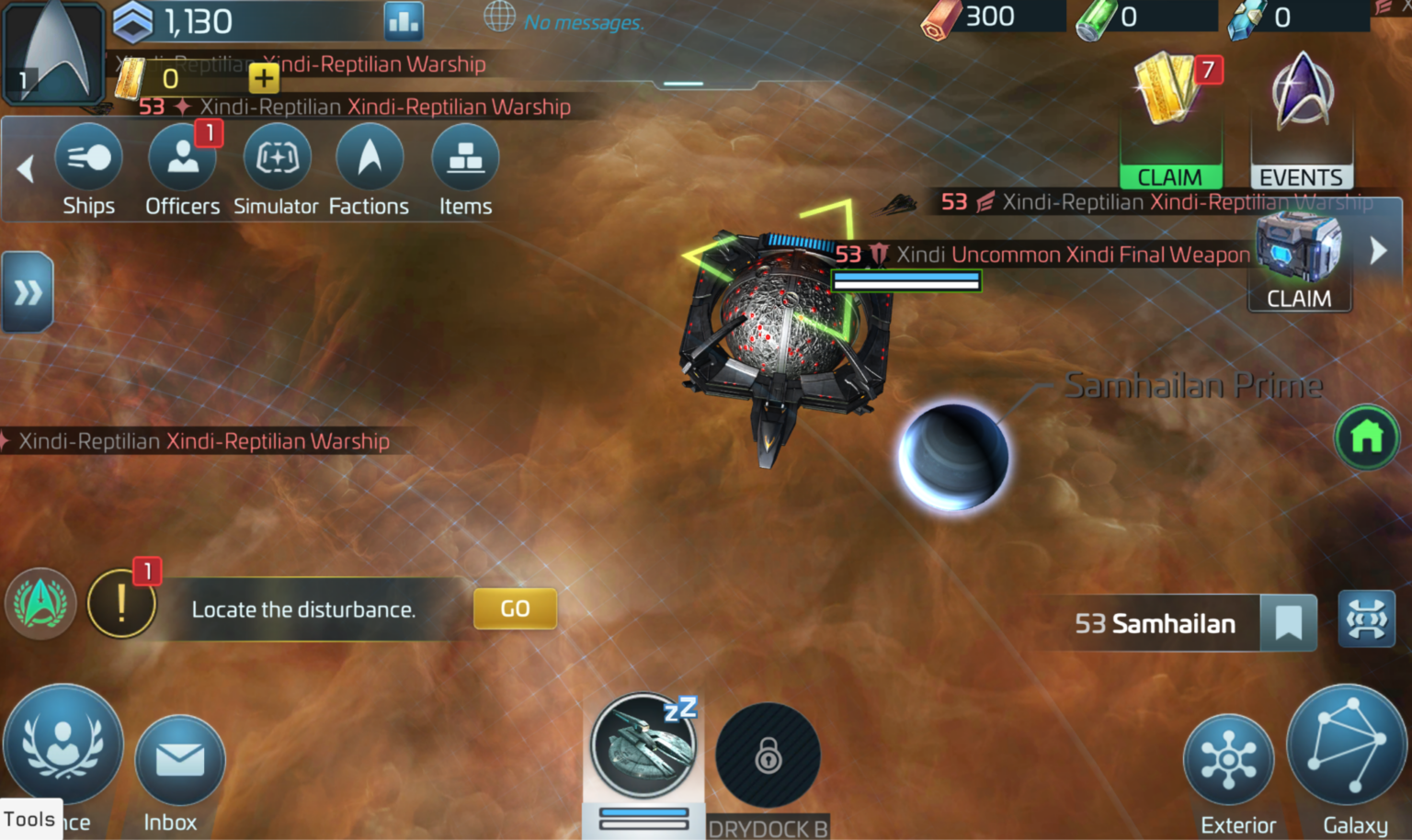View the Factions screen

pyautogui.click(x=369, y=170)
